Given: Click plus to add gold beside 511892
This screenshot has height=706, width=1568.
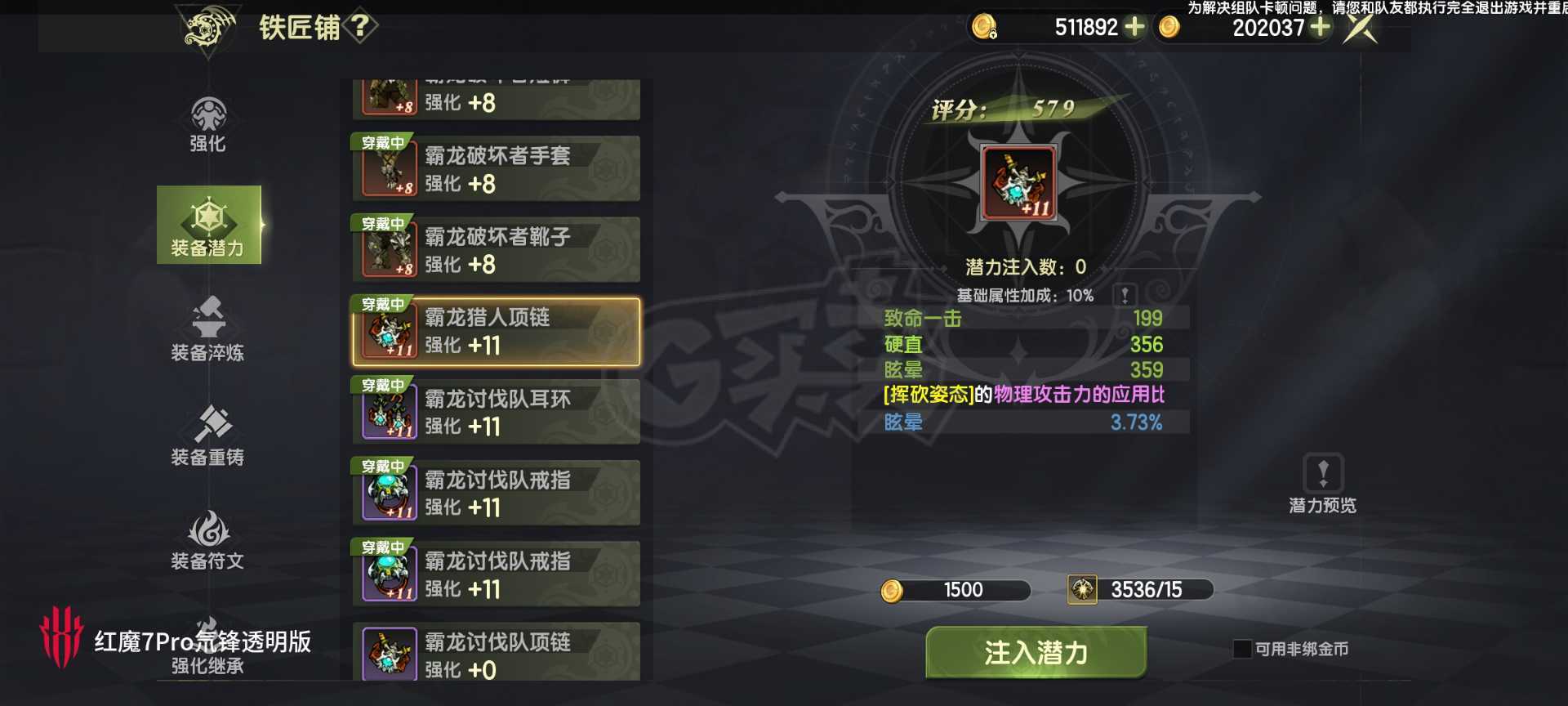Looking at the screenshot, I should [x=1134, y=27].
